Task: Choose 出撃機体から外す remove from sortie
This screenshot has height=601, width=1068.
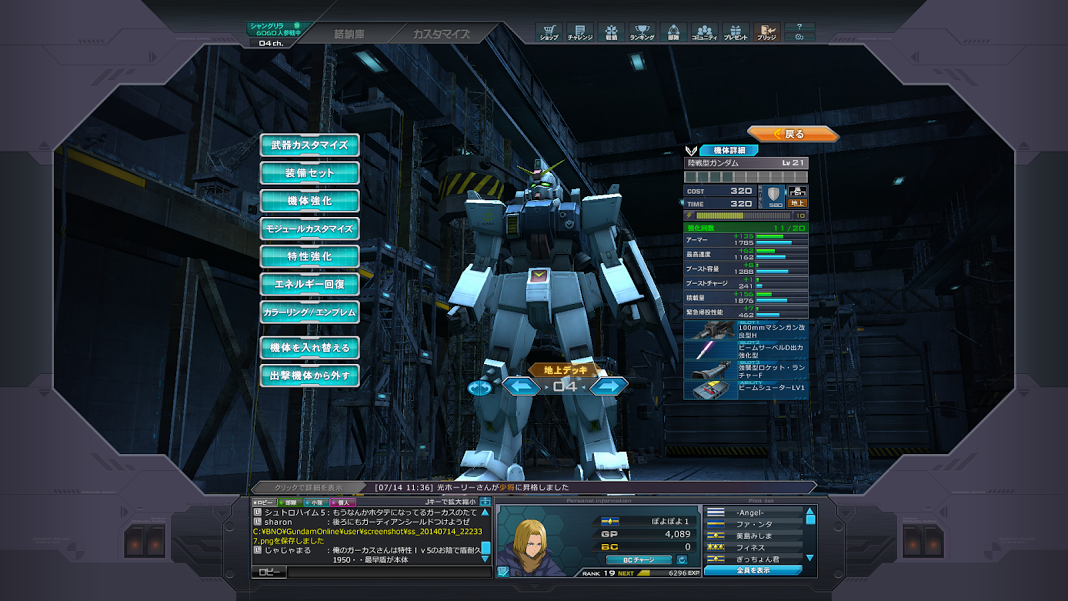Action: pyautogui.click(x=310, y=376)
